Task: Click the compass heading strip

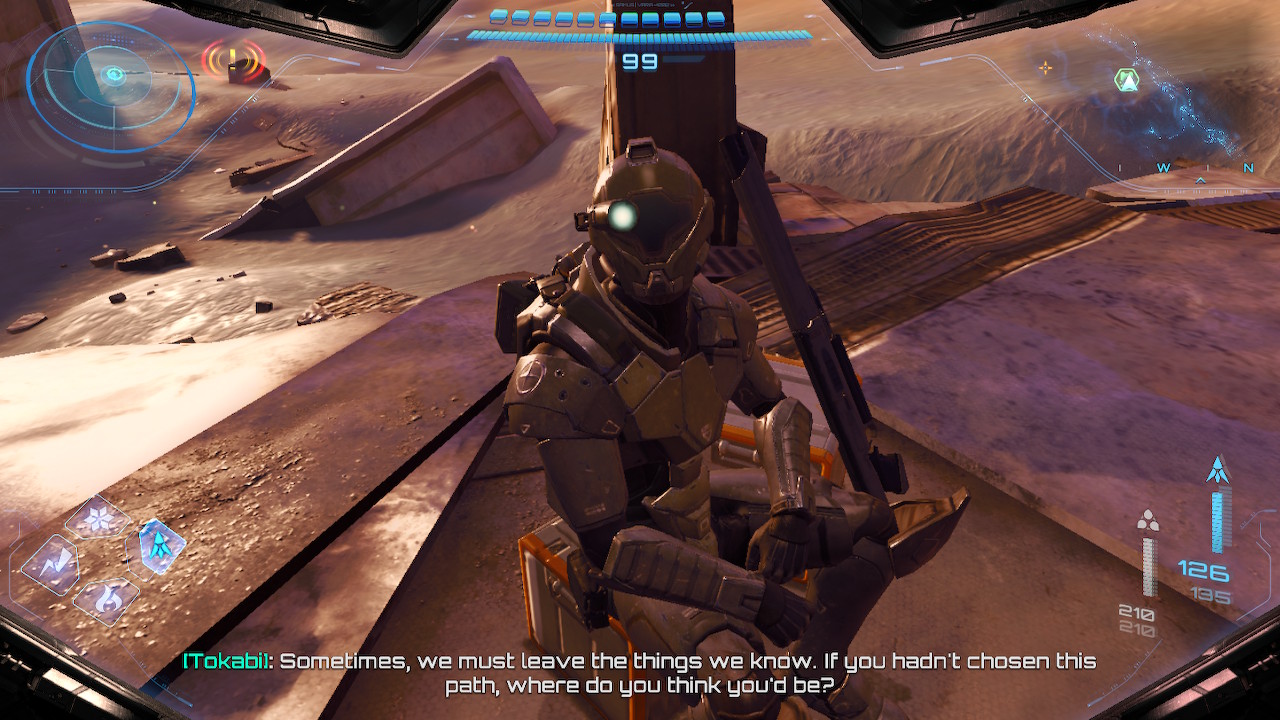Action: click(1185, 168)
